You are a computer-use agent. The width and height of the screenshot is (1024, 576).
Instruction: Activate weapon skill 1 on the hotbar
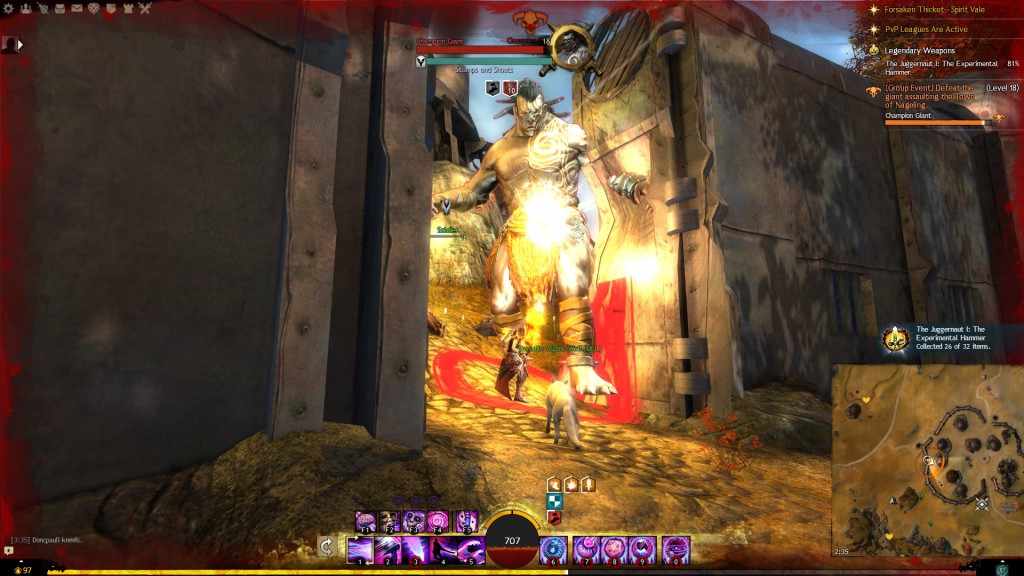coord(359,549)
